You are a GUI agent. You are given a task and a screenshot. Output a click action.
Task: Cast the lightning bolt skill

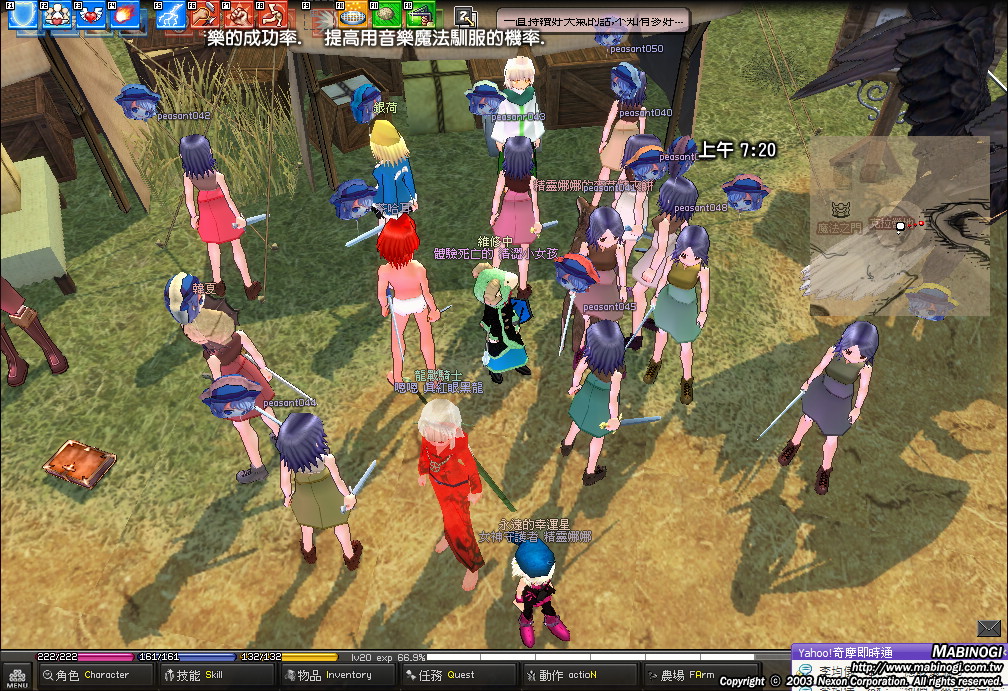coord(170,15)
